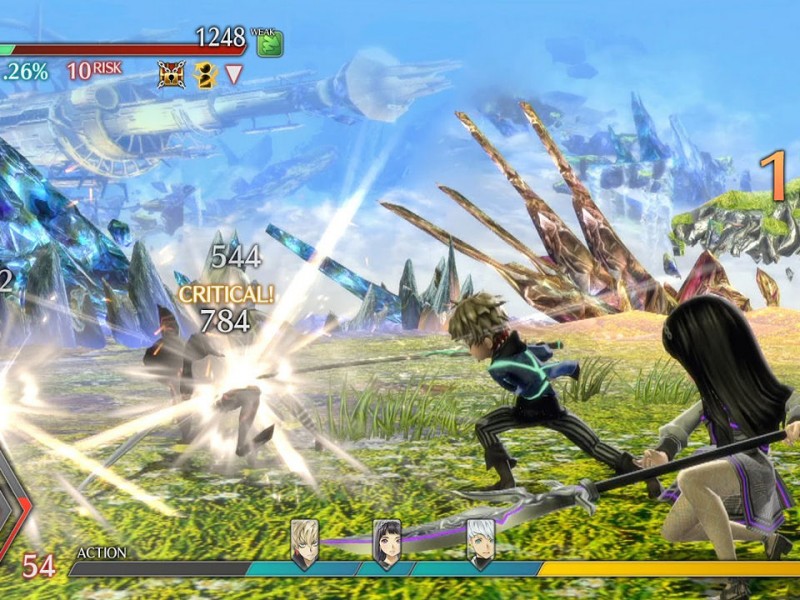Select the blond-haired character portrait on action bar
Viewport: 800px width, 600px height.
[x=304, y=542]
